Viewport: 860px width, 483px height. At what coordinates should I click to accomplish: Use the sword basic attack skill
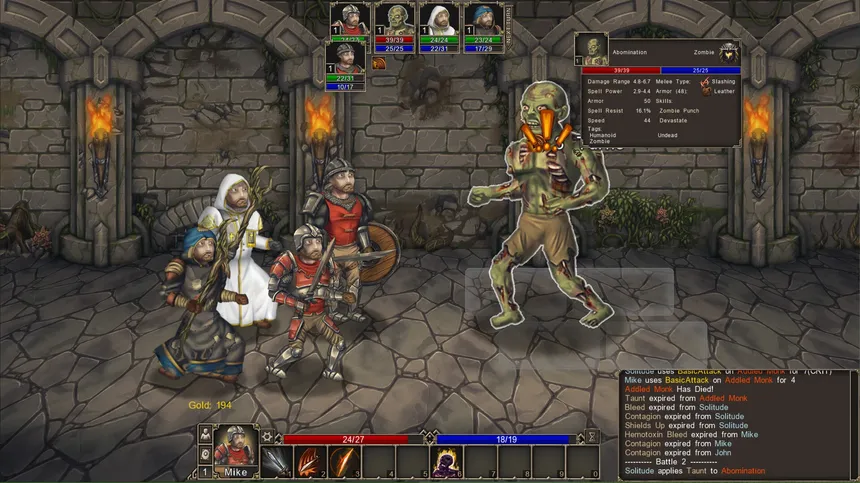[x=274, y=462]
